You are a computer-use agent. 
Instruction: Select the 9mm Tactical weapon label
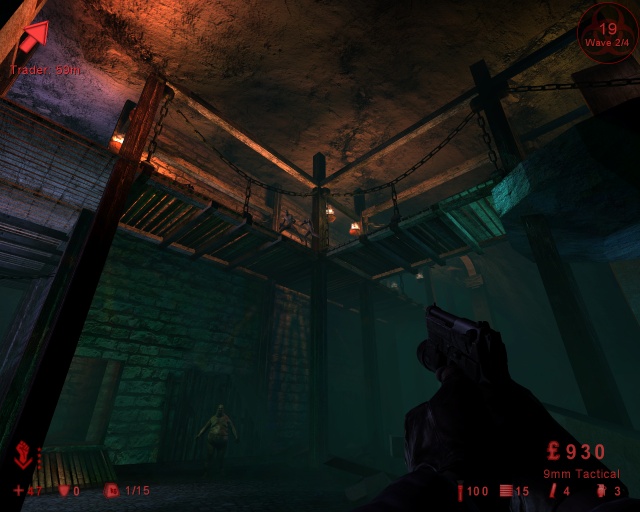click(581, 473)
